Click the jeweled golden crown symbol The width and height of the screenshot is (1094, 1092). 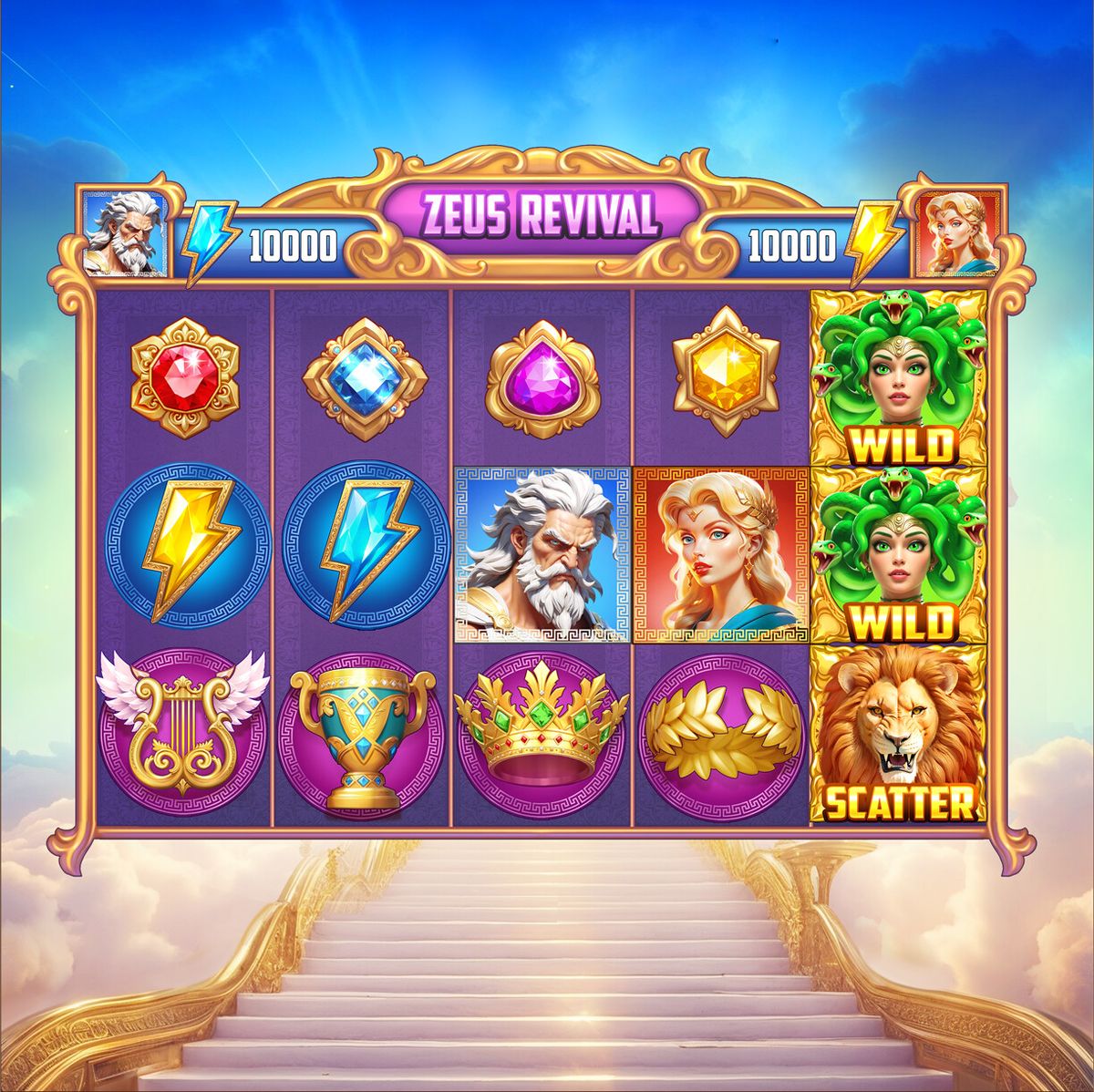543,735
